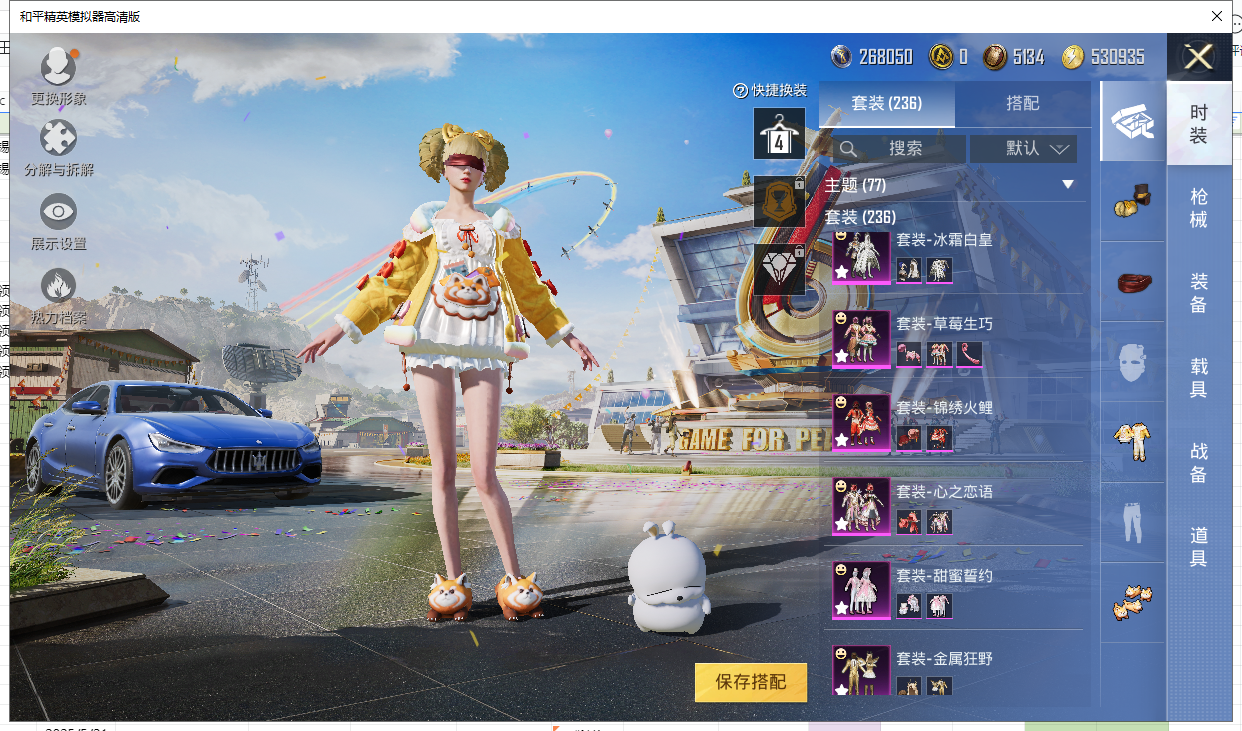The width and height of the screenshot is (1242, 731).
Task: Open the 道具 items tab
Action: coord(1198,547)
